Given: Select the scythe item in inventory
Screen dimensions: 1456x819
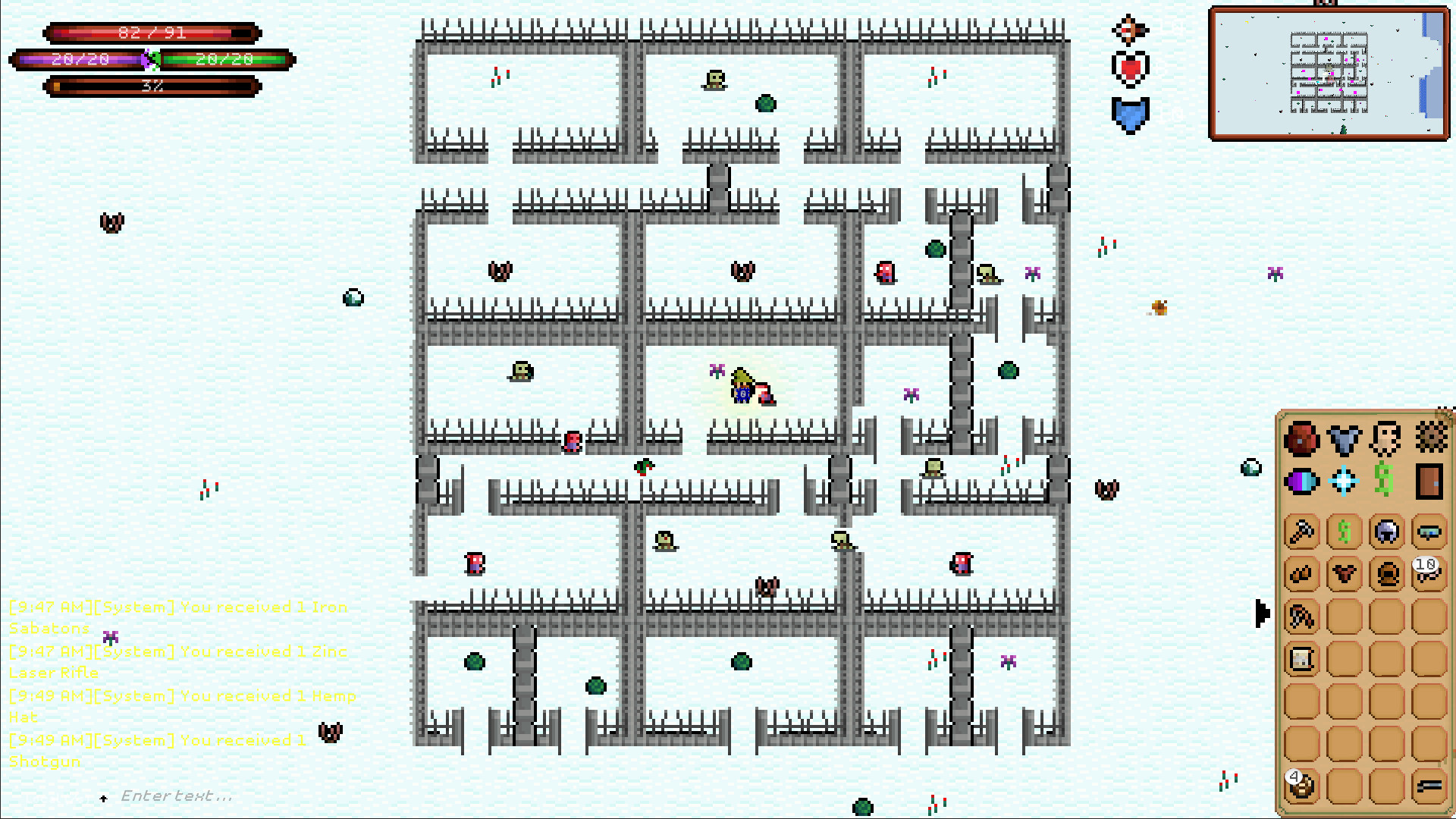Looking at the screenshot, I should click(x=1301, y=616).
